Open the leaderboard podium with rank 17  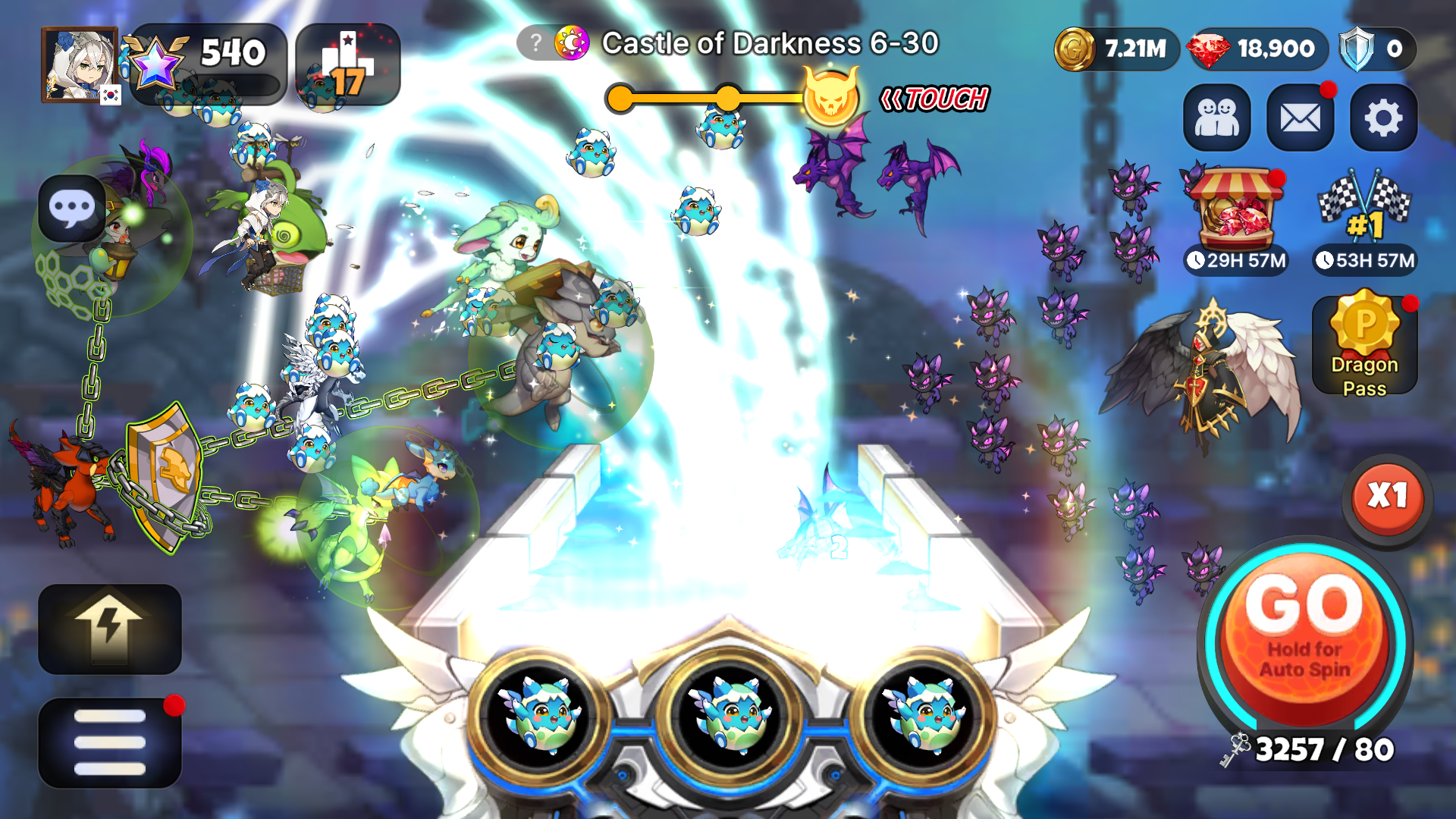(347, 64)
